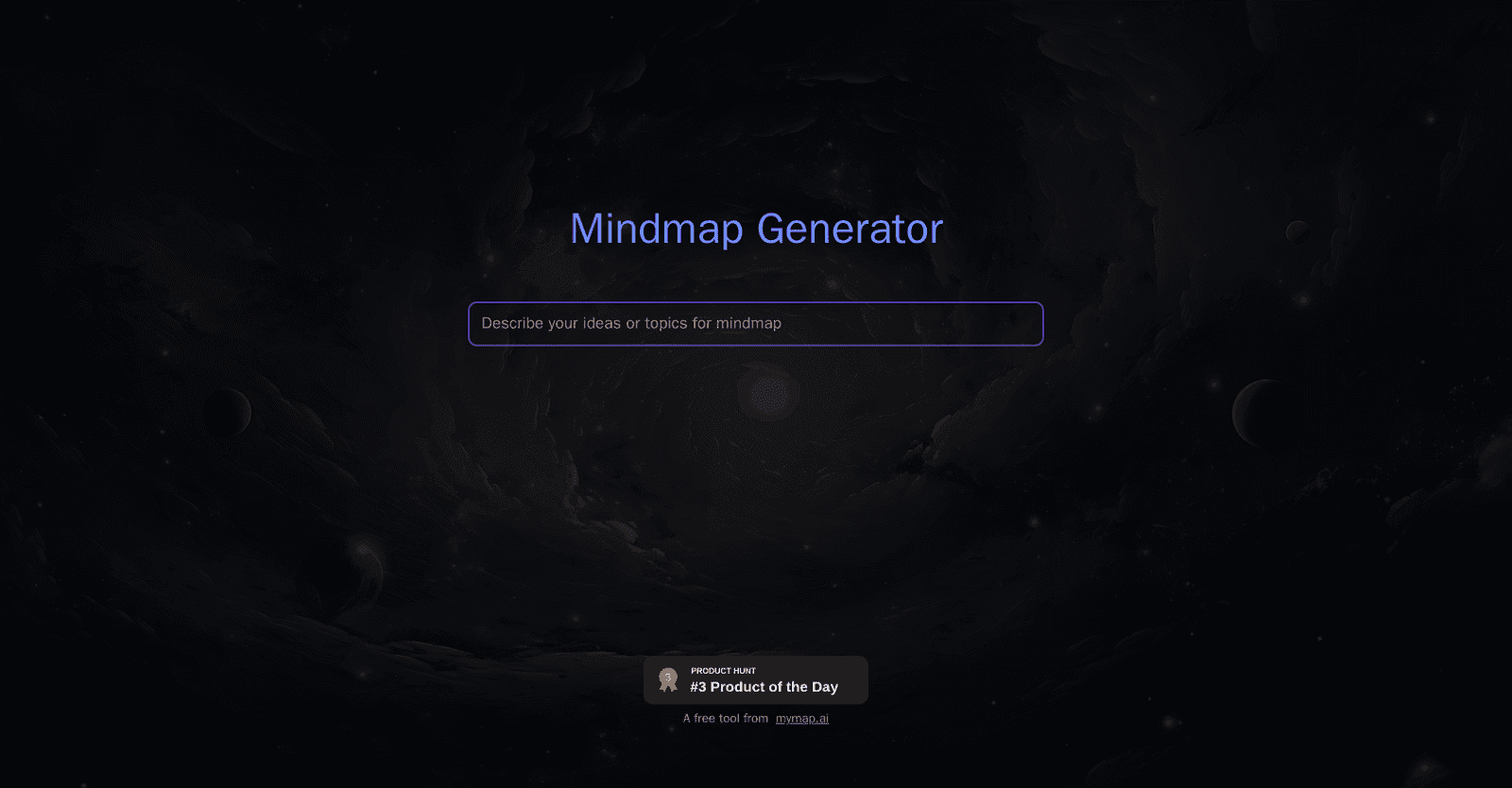Click the bold '#3 Product of the Day' text
Viewport: 1512px width, 788px height.
click(762, 687)
